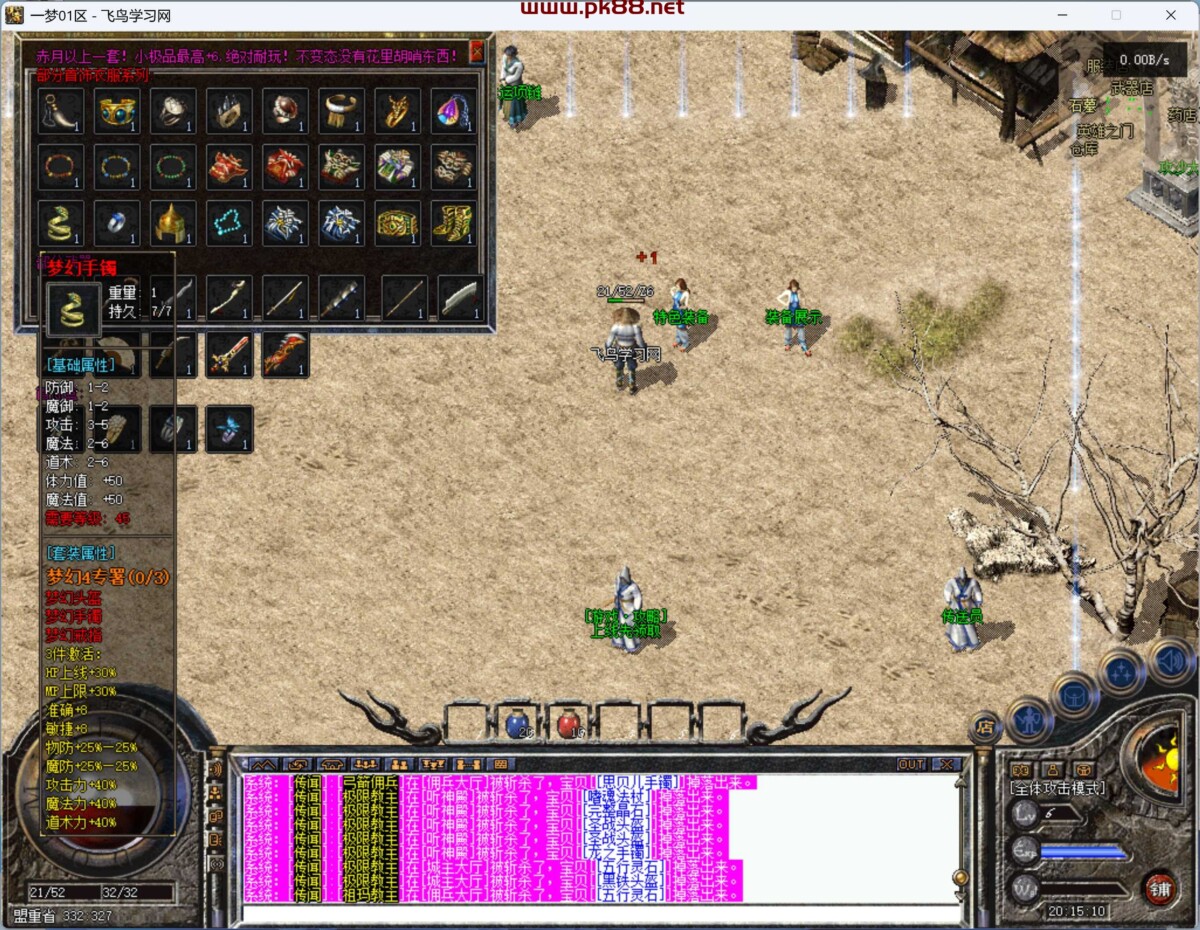The width and height of the screenshot is (1200, 930).
Task: Use the red health potion in hotbar
Action: pyautogui.click(x=570, y=723)
